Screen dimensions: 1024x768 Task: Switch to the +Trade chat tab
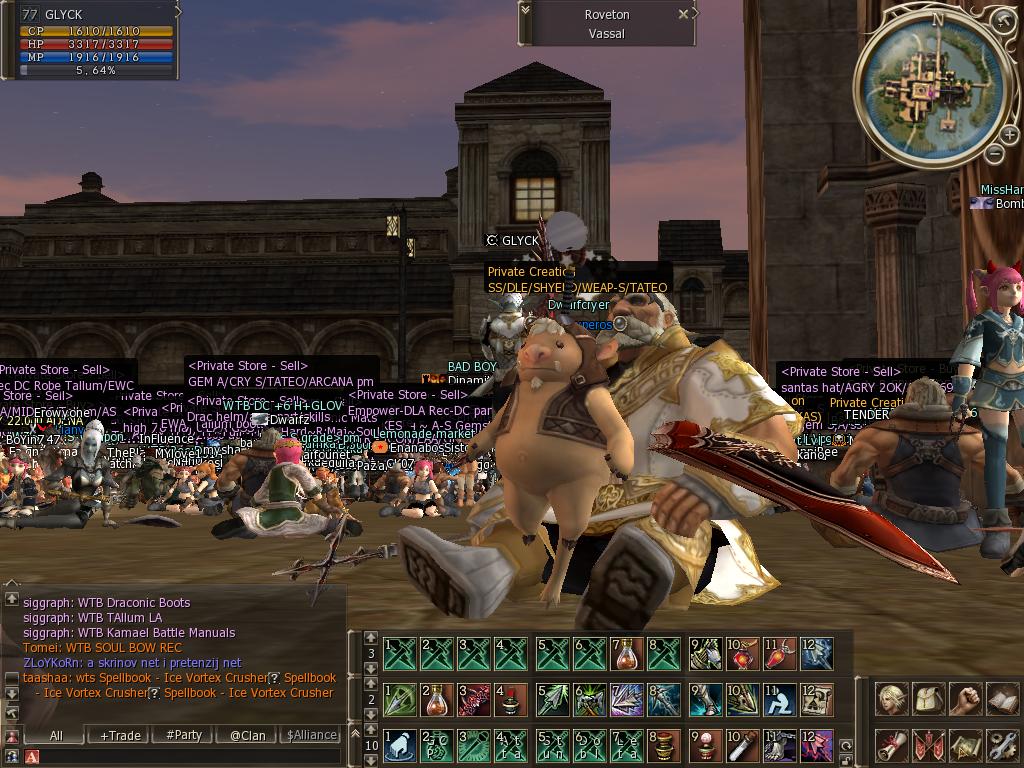120,735
